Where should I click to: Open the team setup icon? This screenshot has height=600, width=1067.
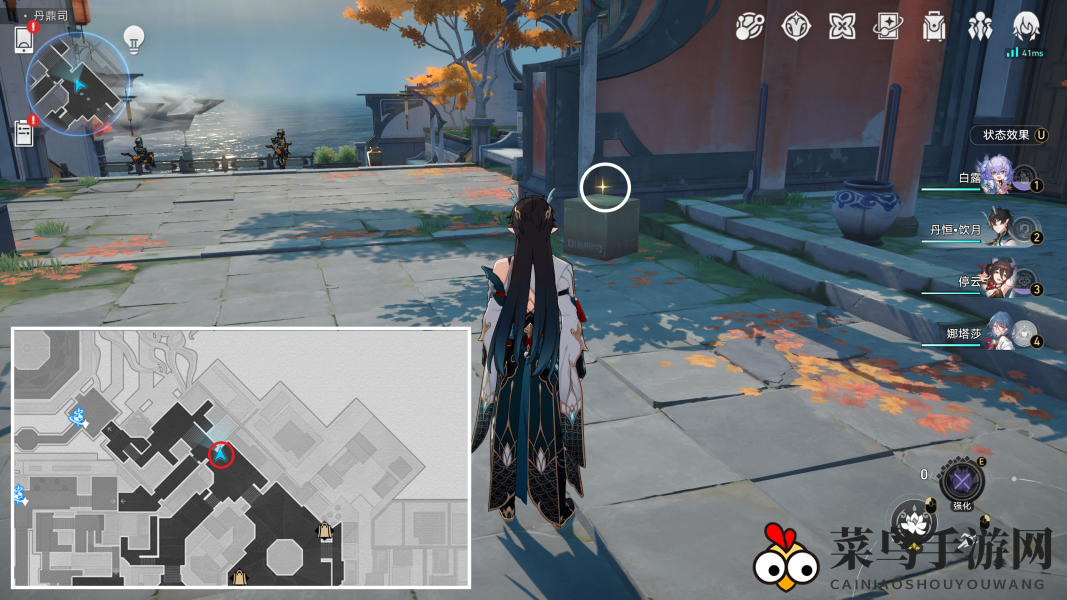pyautogui.click(x=980, y=27)
